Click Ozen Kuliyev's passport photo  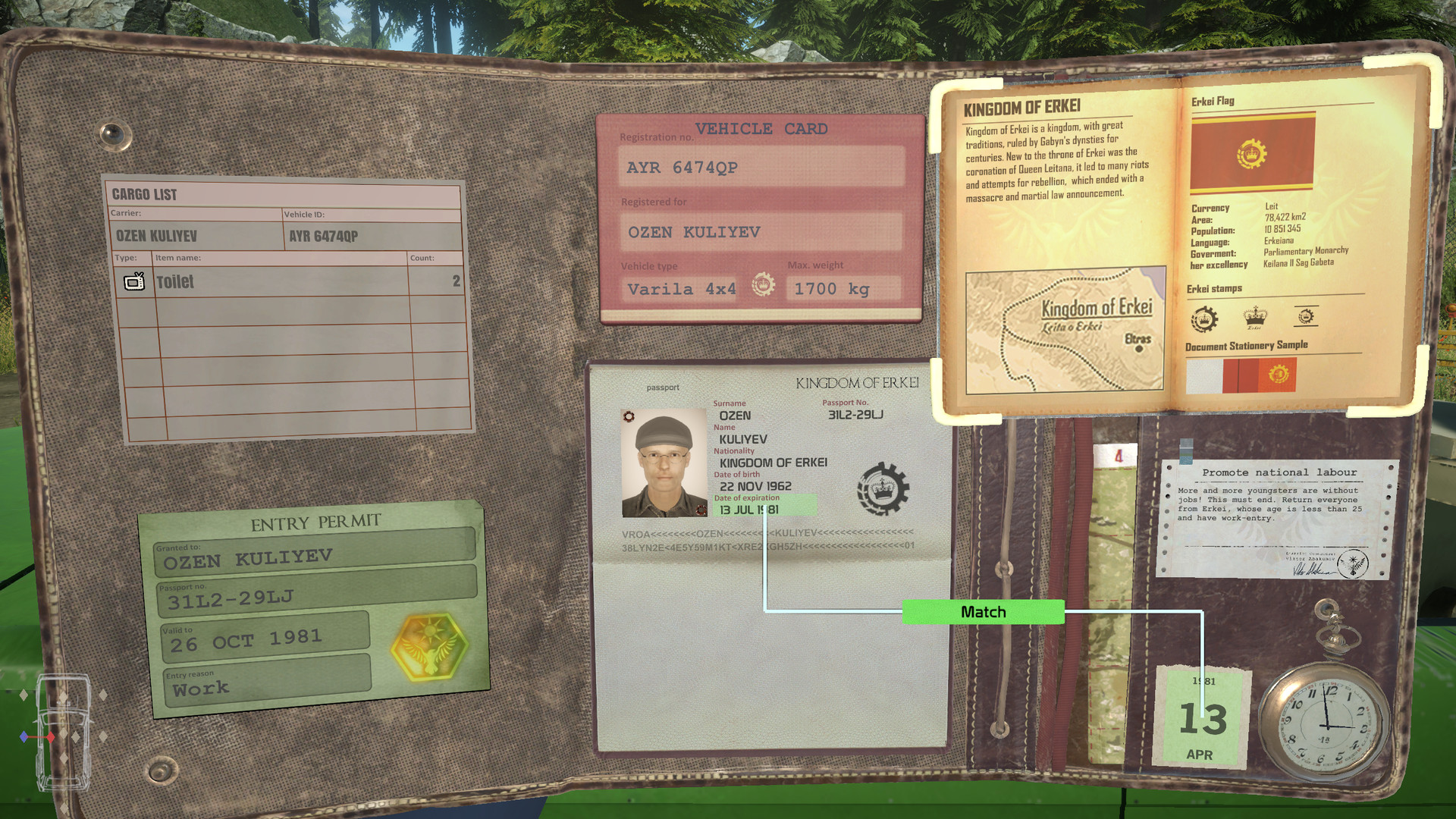coord(663,454)
